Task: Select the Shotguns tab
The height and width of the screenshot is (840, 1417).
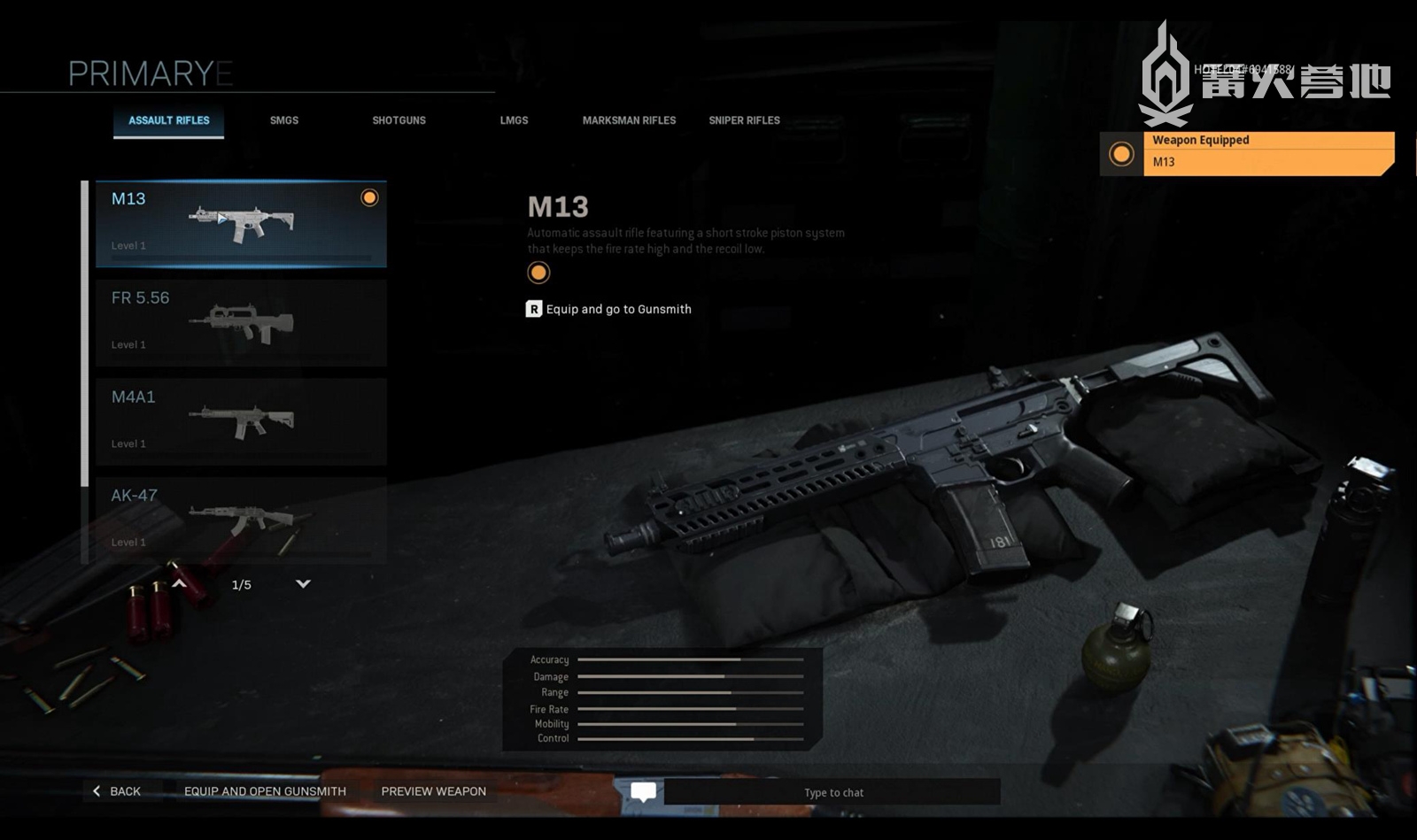Action: click(x=399, y=120)
